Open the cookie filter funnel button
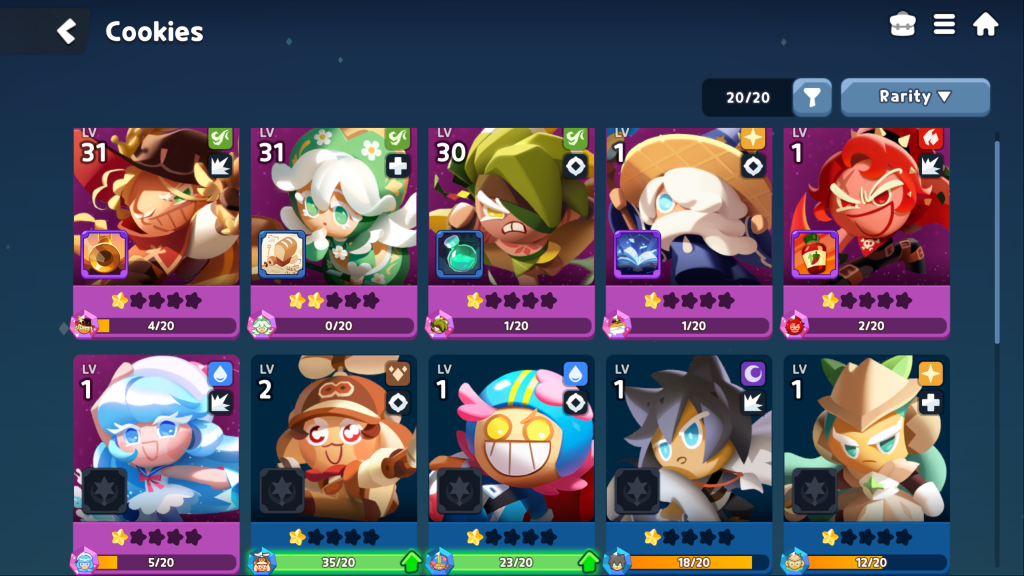The image size is (1024, 576). 812,97
